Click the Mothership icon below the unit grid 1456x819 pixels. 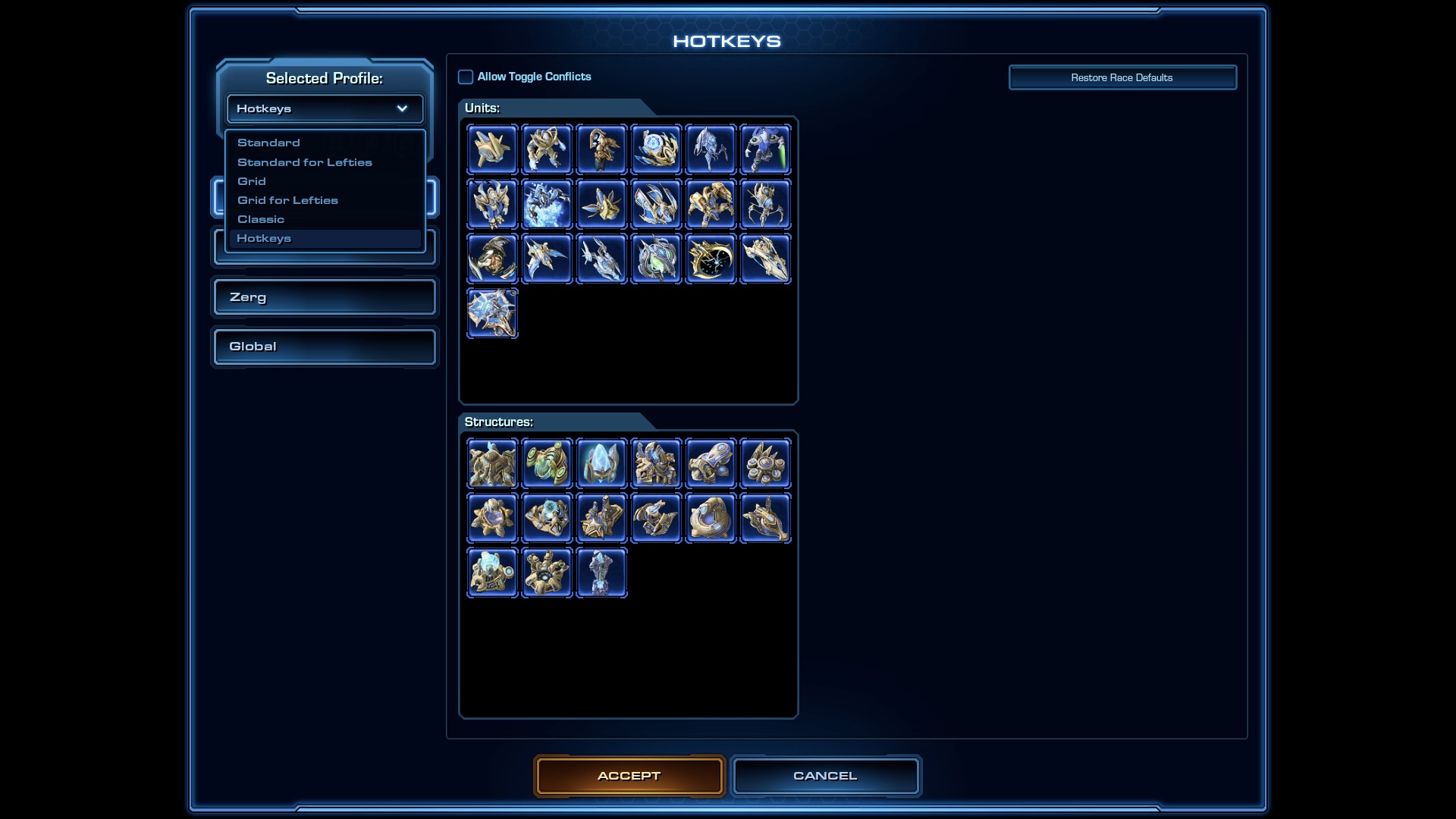pyautogui.click(x=493, y=312)
